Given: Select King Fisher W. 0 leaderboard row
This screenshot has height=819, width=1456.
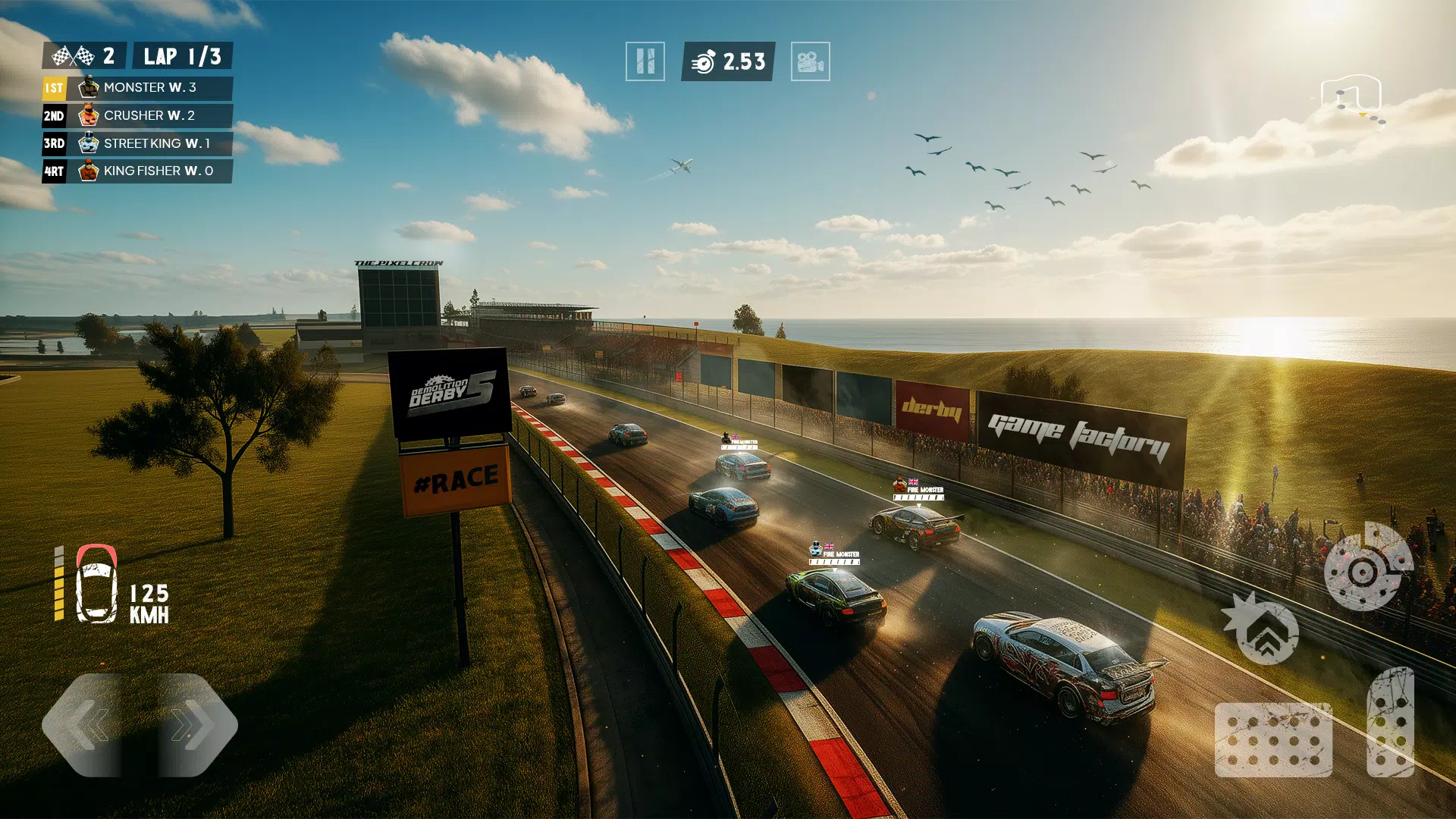Looking at the screenshot, I should coord(137,171).
